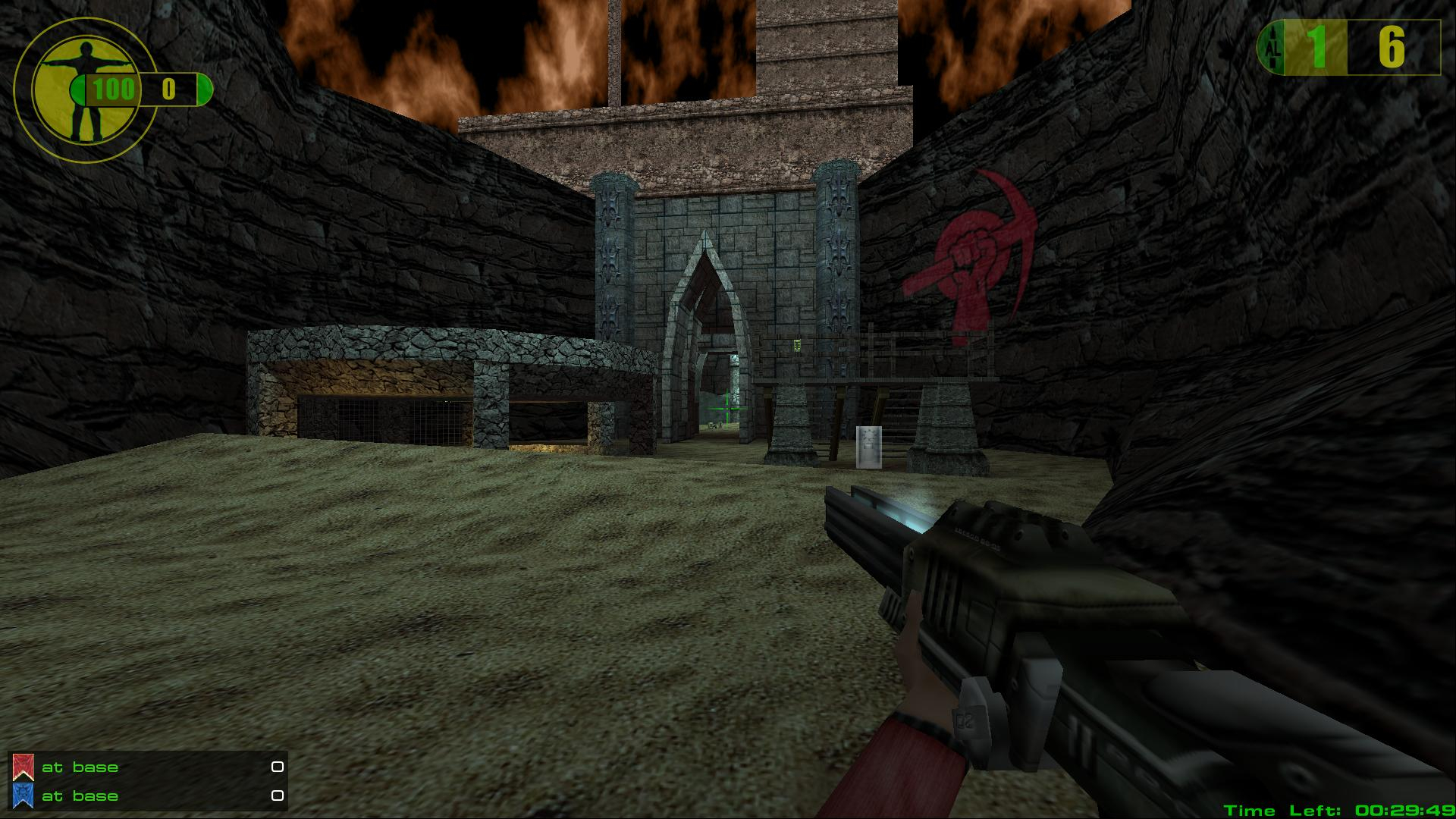Image resolution: width=1456 pixels, height=819 pixels.
Task: Click the red team flag icon
Action: coord(24,767)
